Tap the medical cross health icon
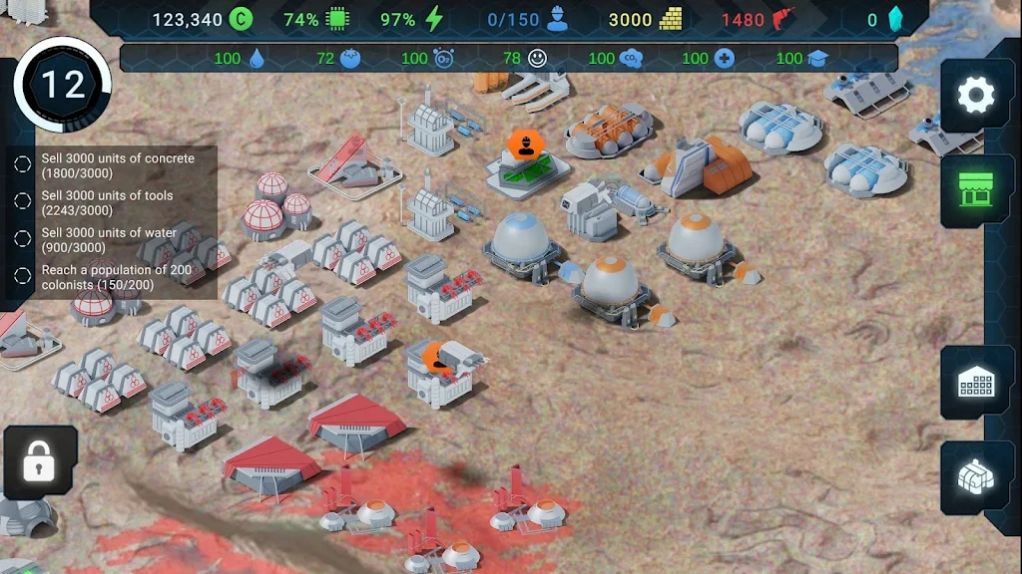 click(724, 58)
